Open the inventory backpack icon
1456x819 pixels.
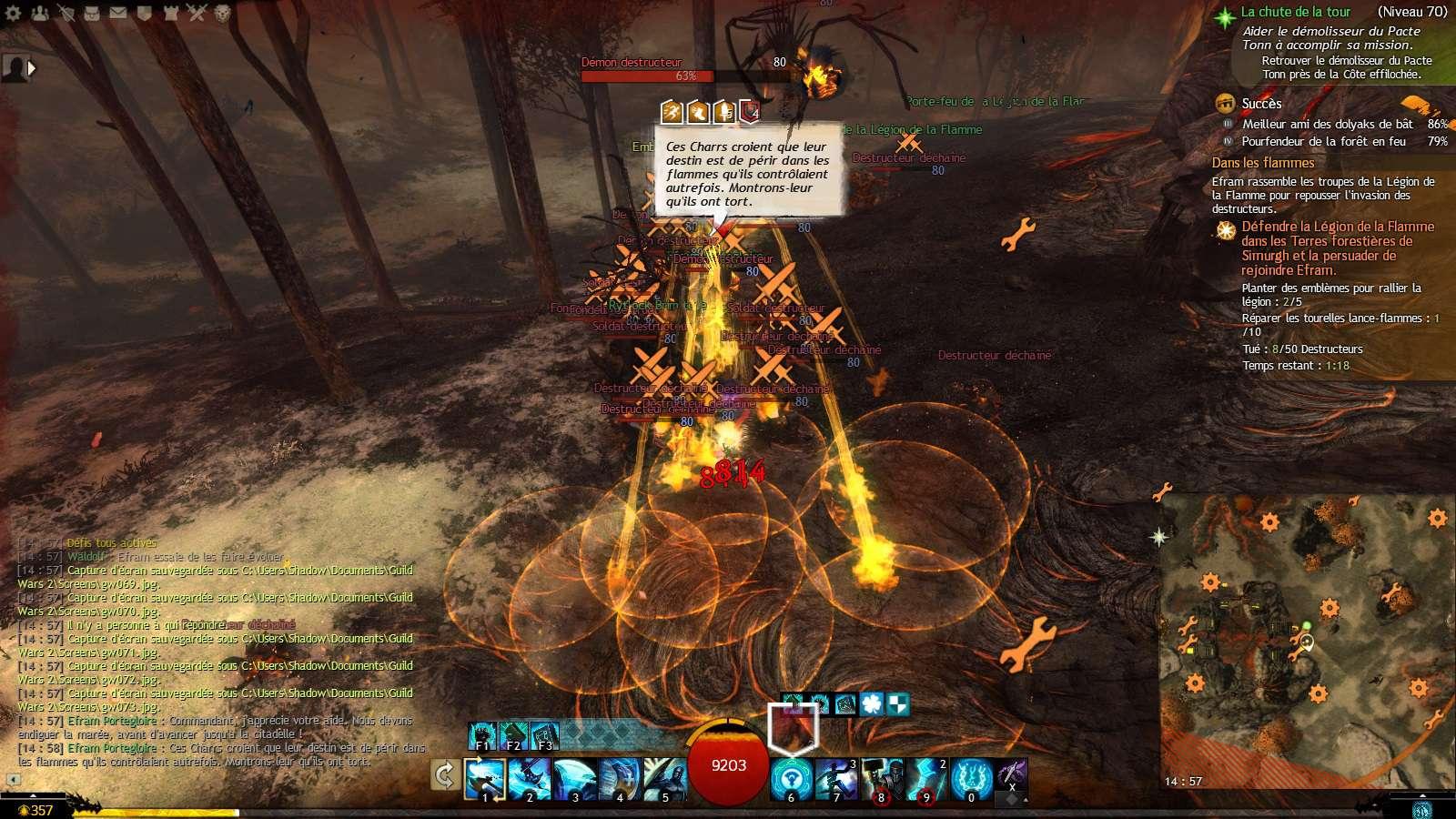click(93, 13)
